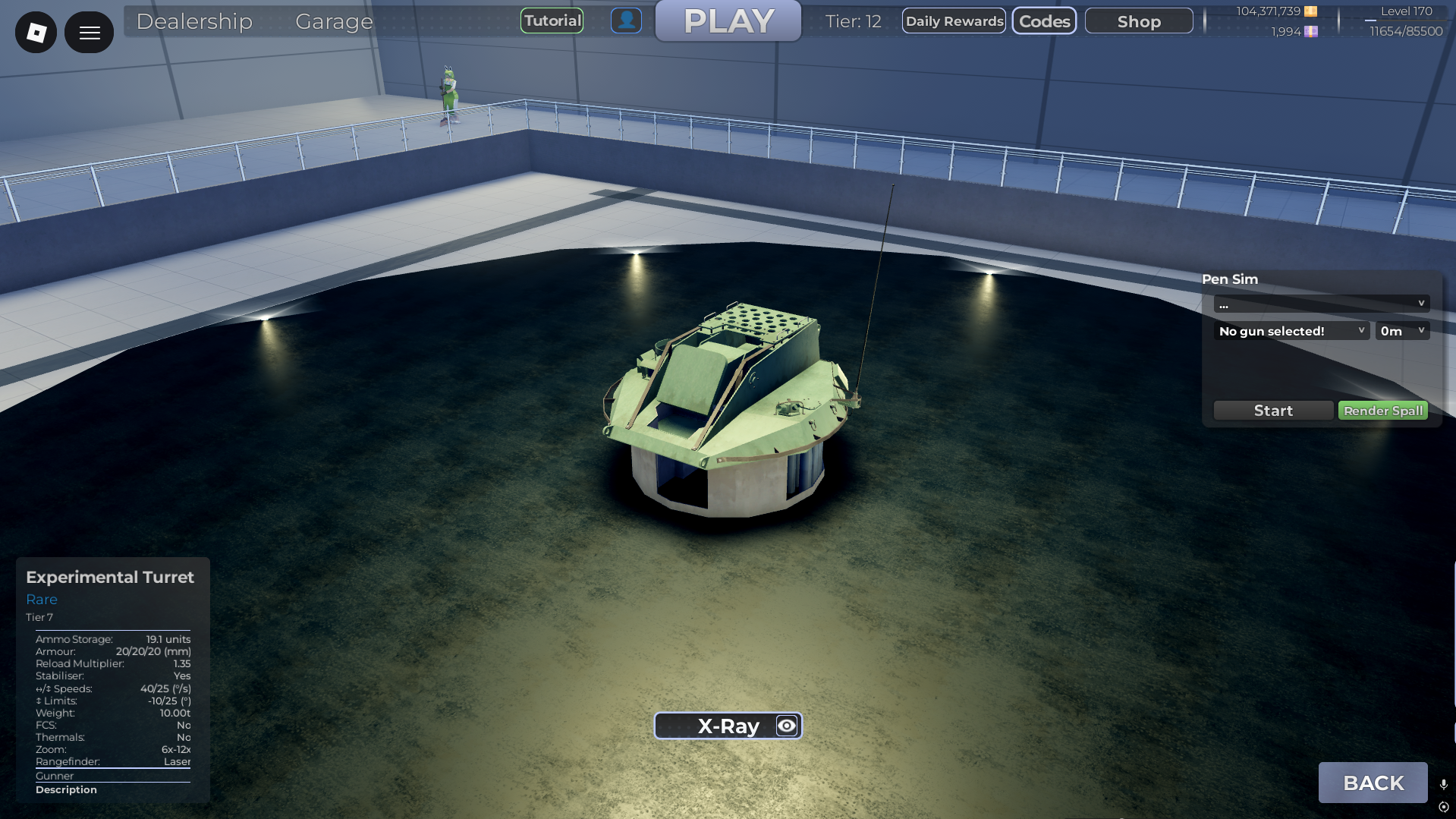Open the Roblox logo menu
The image size is (1456, 819).
tap(35, 32)
